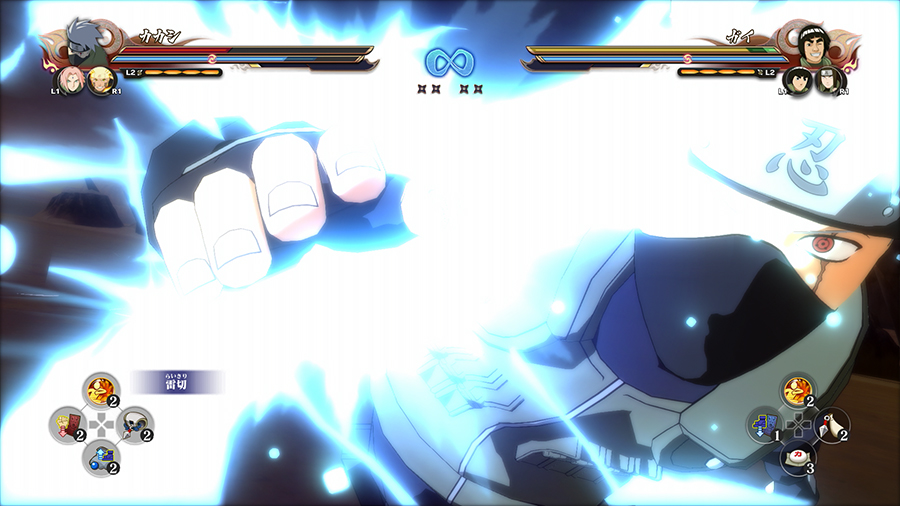This screenshot has height=506, width=900.
Task: Use the fist and red tag item
Action: (x=65, y=424)
